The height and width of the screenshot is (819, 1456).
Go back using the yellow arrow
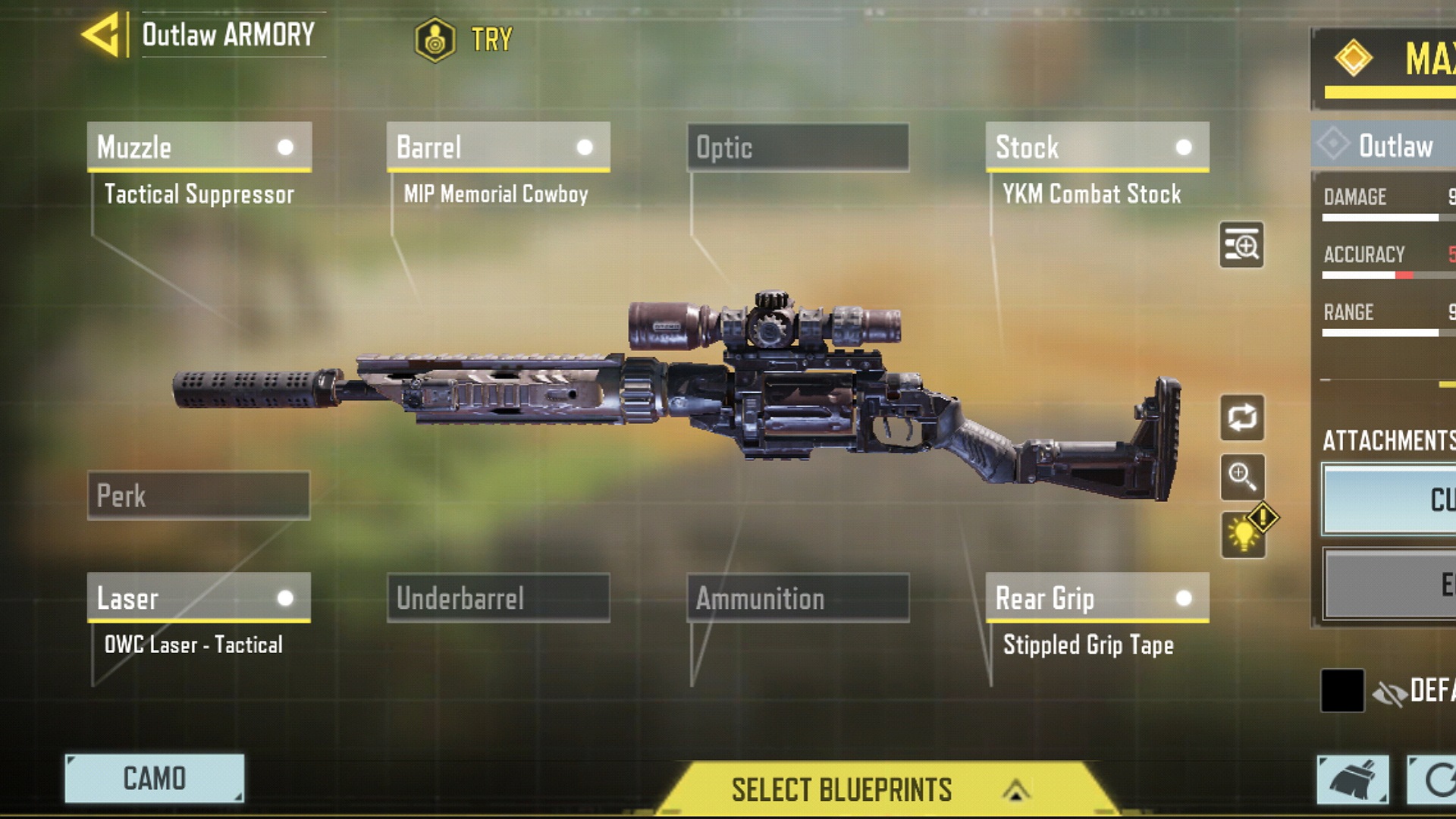102,35
